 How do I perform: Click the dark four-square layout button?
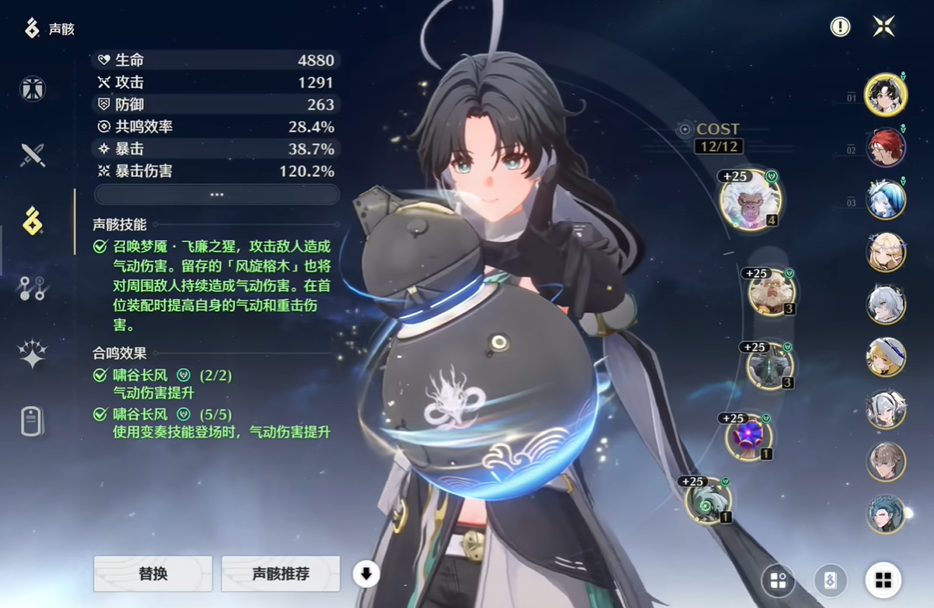coord(779,580)
